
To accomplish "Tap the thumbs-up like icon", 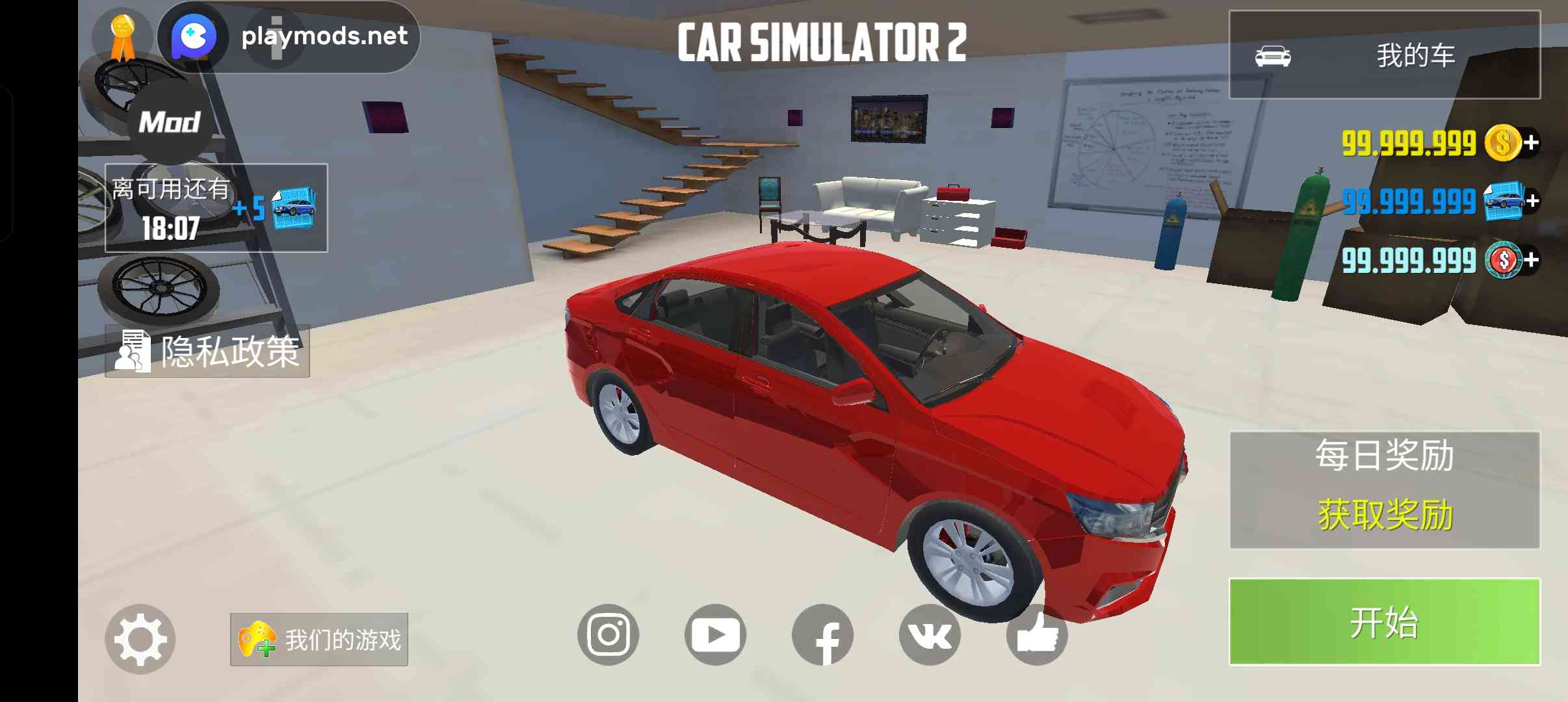I will pos(1037,636).
